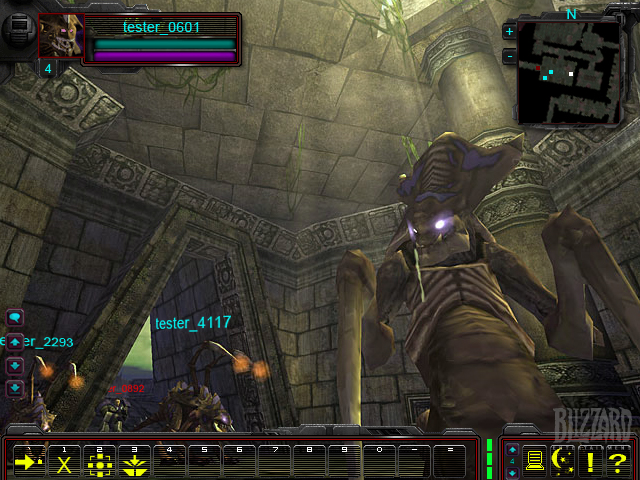Viewport: 640px width, 480px height.
Task: Jump chat to bottom with underlined down arrow
Action: coord(15,388)
